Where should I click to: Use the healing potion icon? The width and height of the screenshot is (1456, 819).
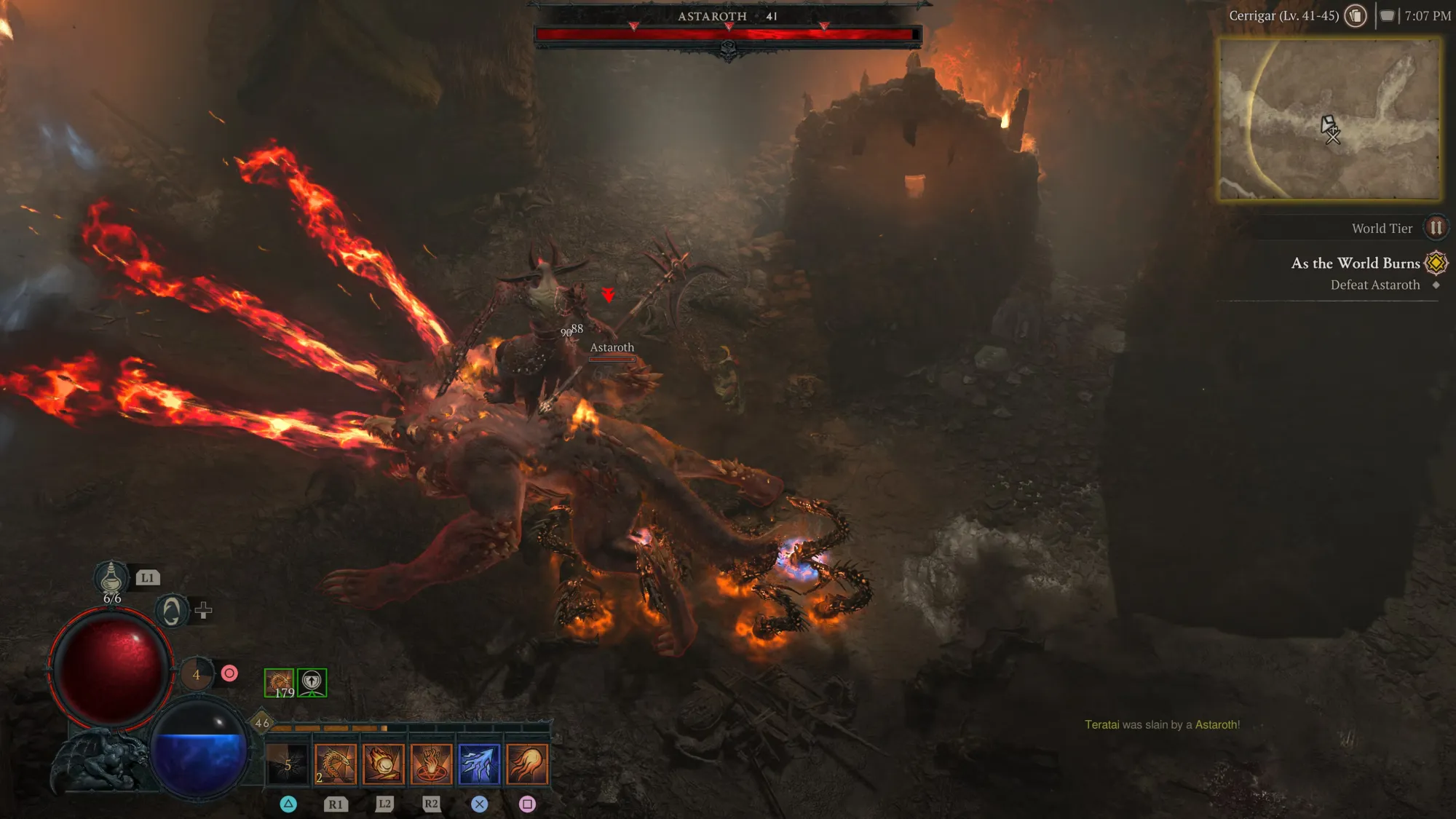point(111,579)
